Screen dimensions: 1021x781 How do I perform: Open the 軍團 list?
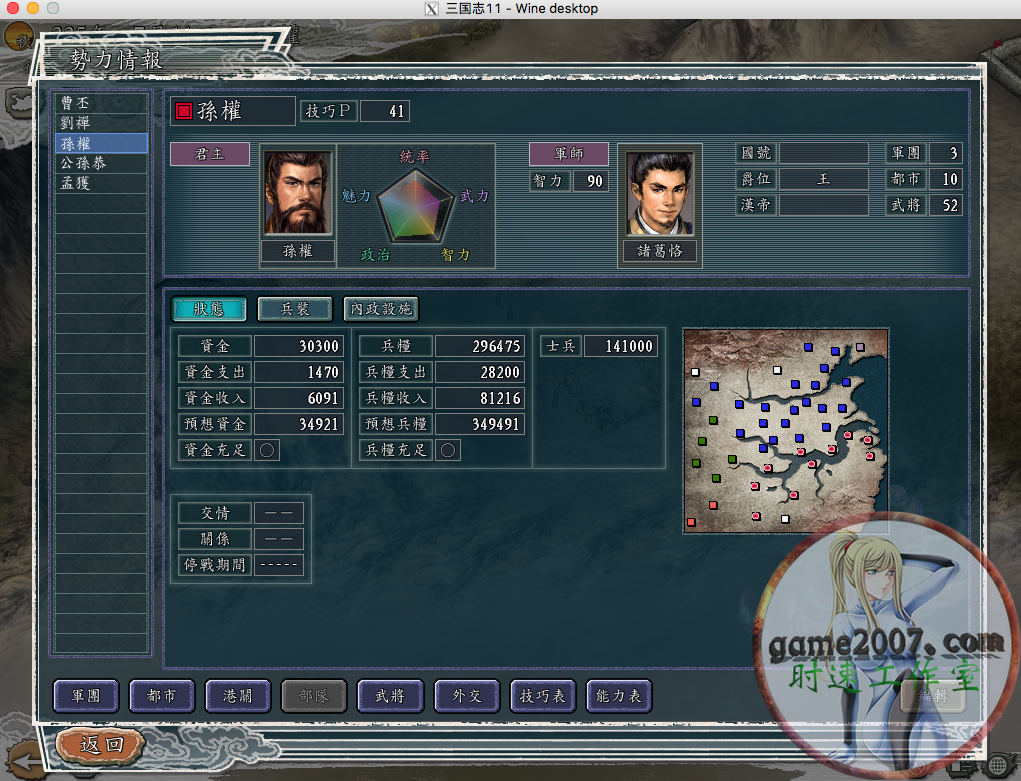(x=86, y=696)
